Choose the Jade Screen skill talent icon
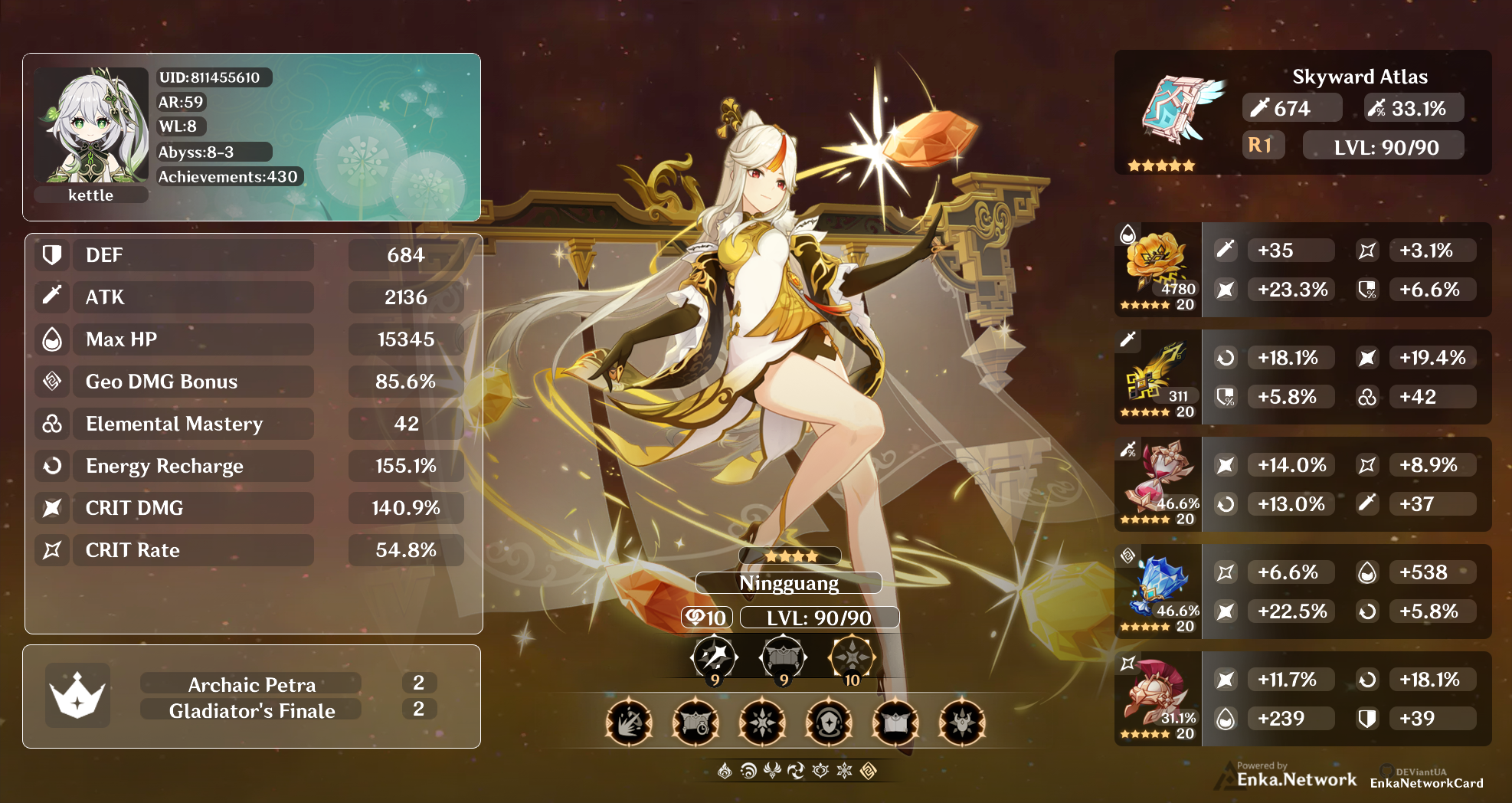Screen dimensions: 1512x803 click(783, 657)
